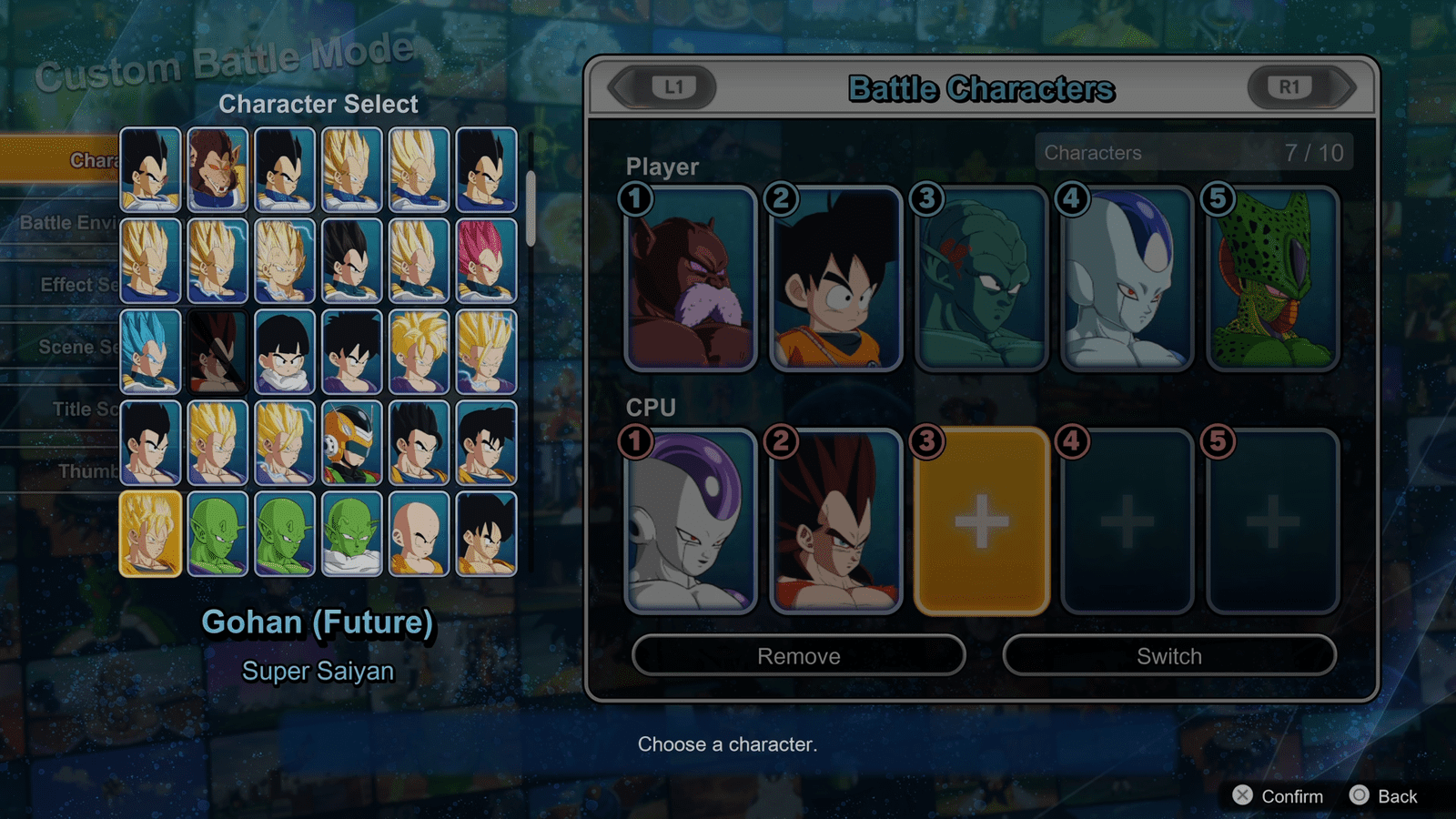1456x819 pixels.
Task: Pick the Namekian in player slot three
Action: click(x=981, y=279)
